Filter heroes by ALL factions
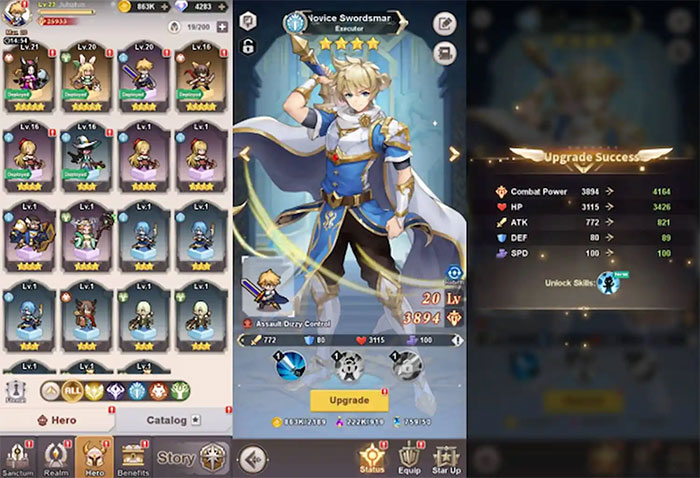The image size is (700, 478). pyautogui.click(x=72, y=391)
